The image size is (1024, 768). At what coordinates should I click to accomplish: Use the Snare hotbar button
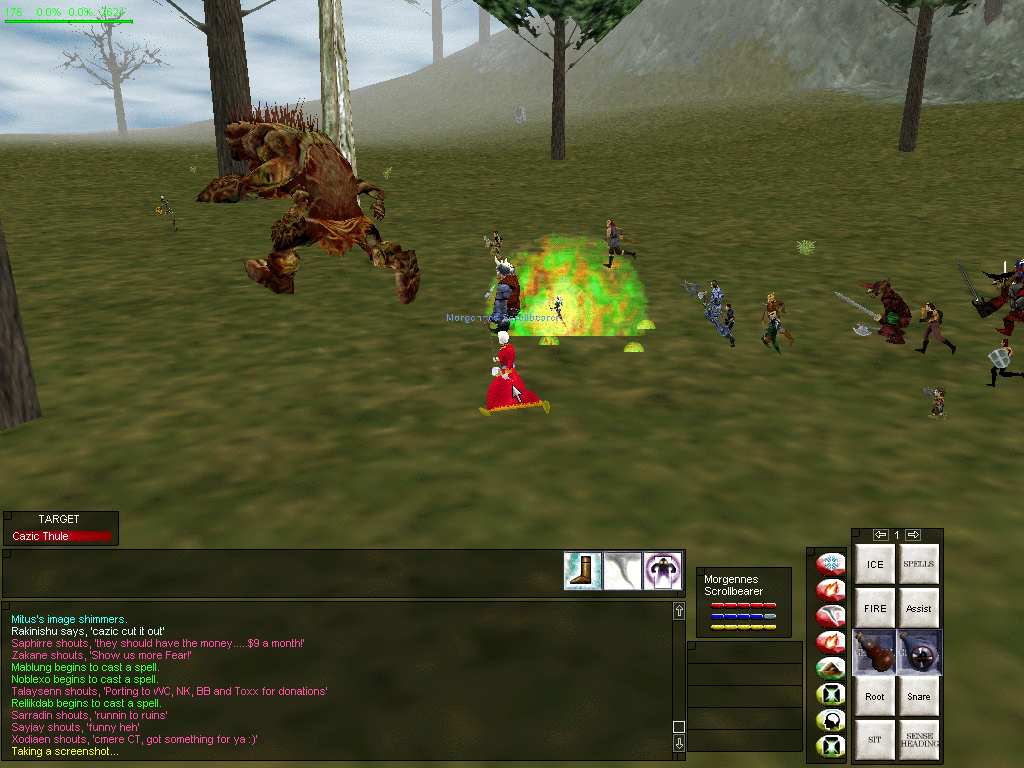[919, 696]
